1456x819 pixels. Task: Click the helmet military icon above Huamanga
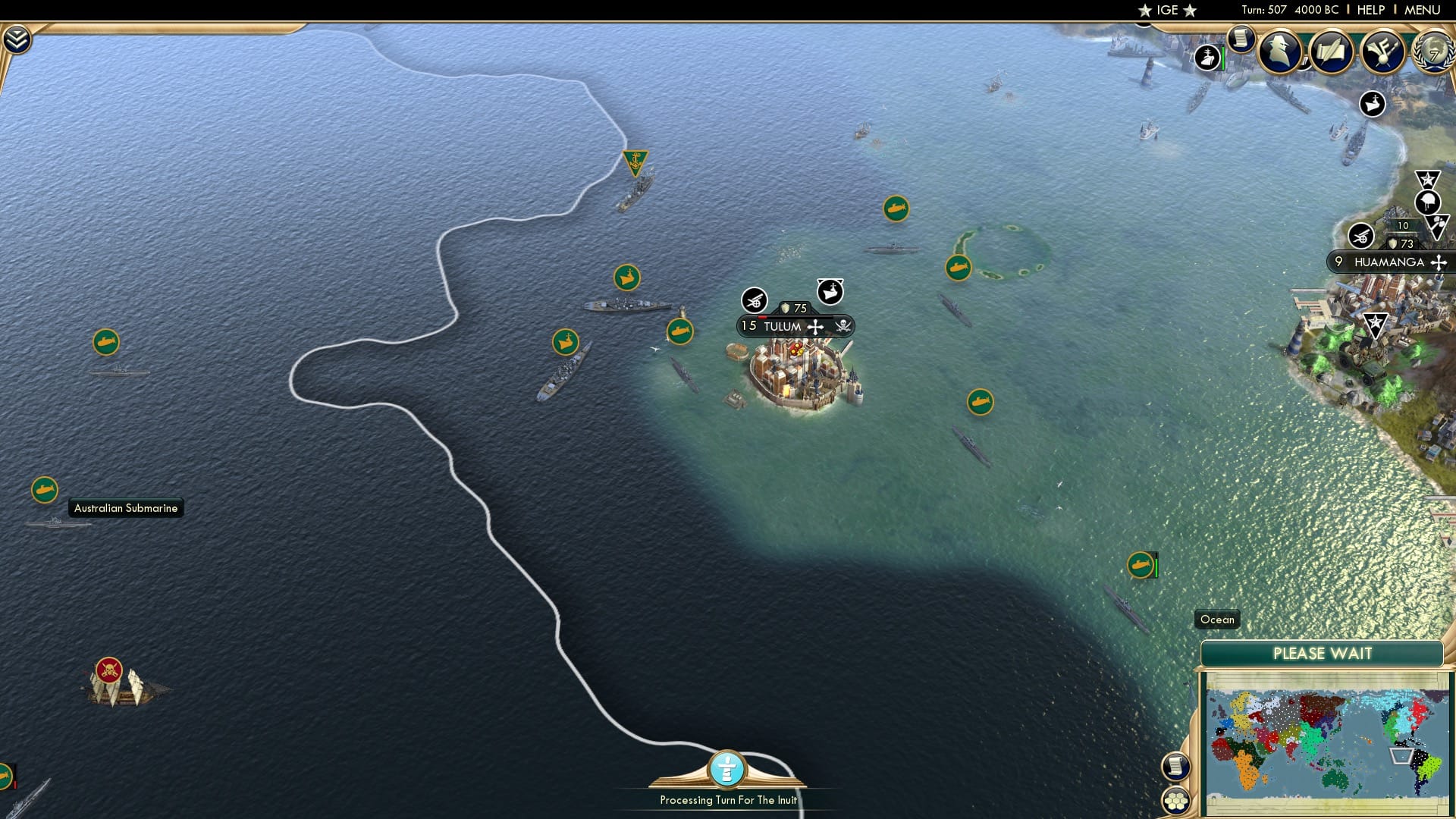click(1427, 200)
